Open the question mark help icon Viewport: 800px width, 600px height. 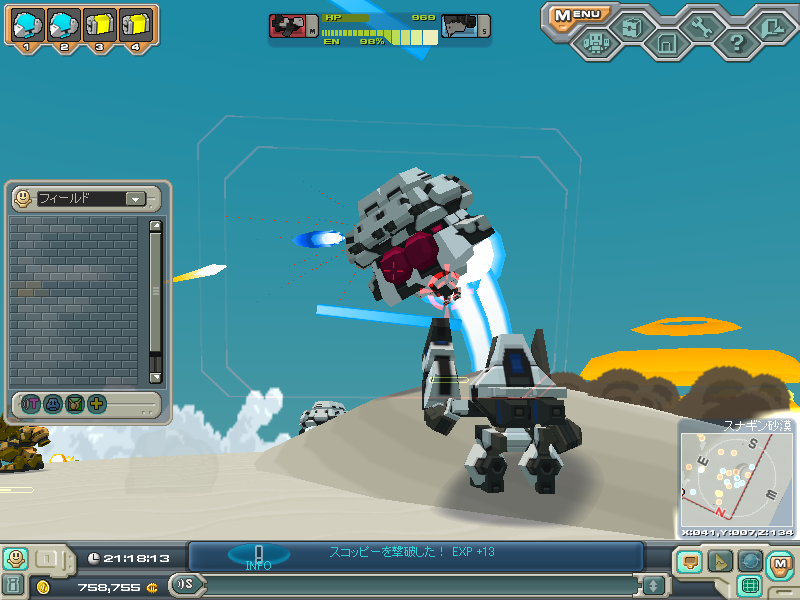coord(737,43)
